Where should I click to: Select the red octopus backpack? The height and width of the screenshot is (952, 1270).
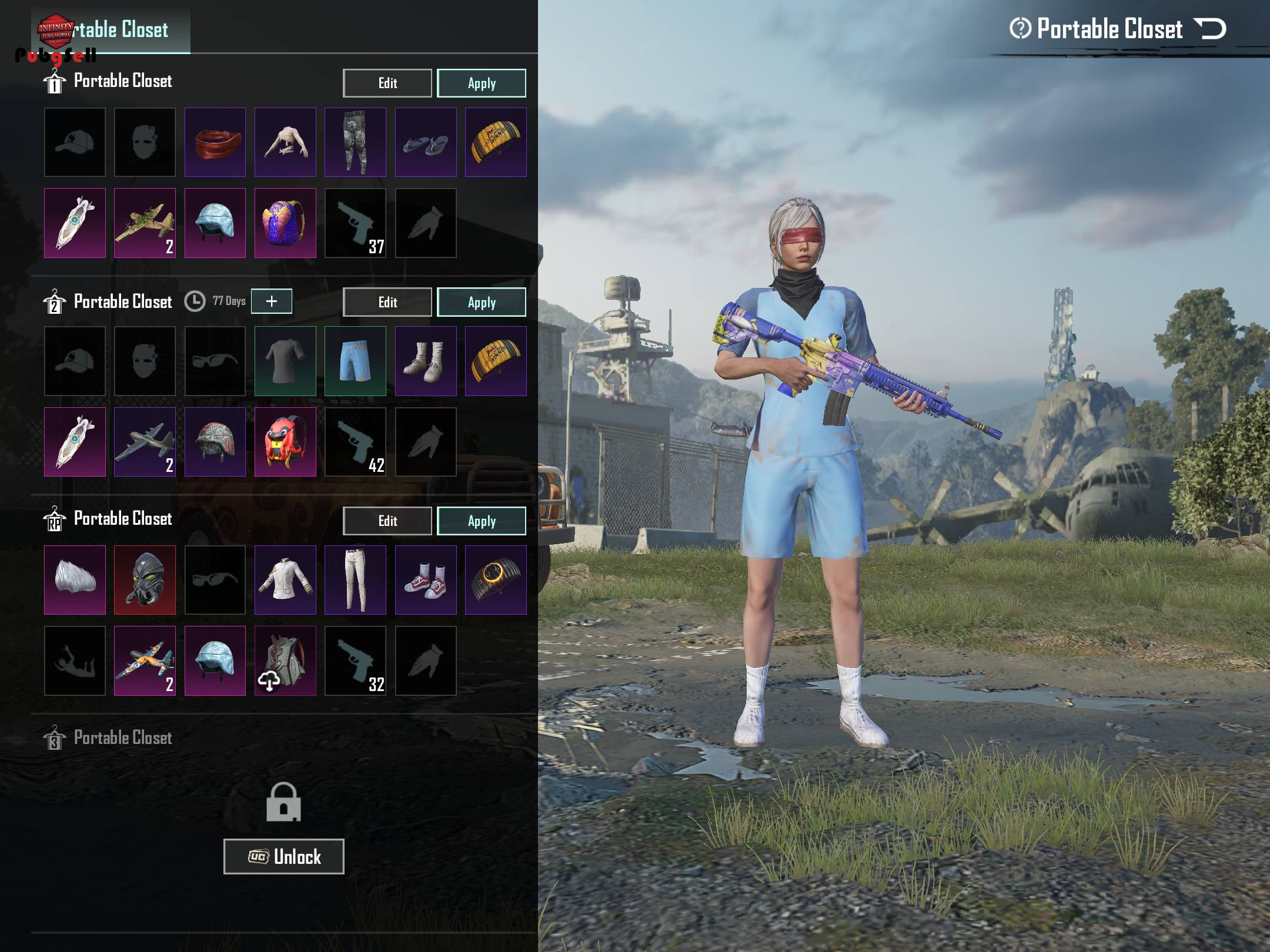click(285, 442)
